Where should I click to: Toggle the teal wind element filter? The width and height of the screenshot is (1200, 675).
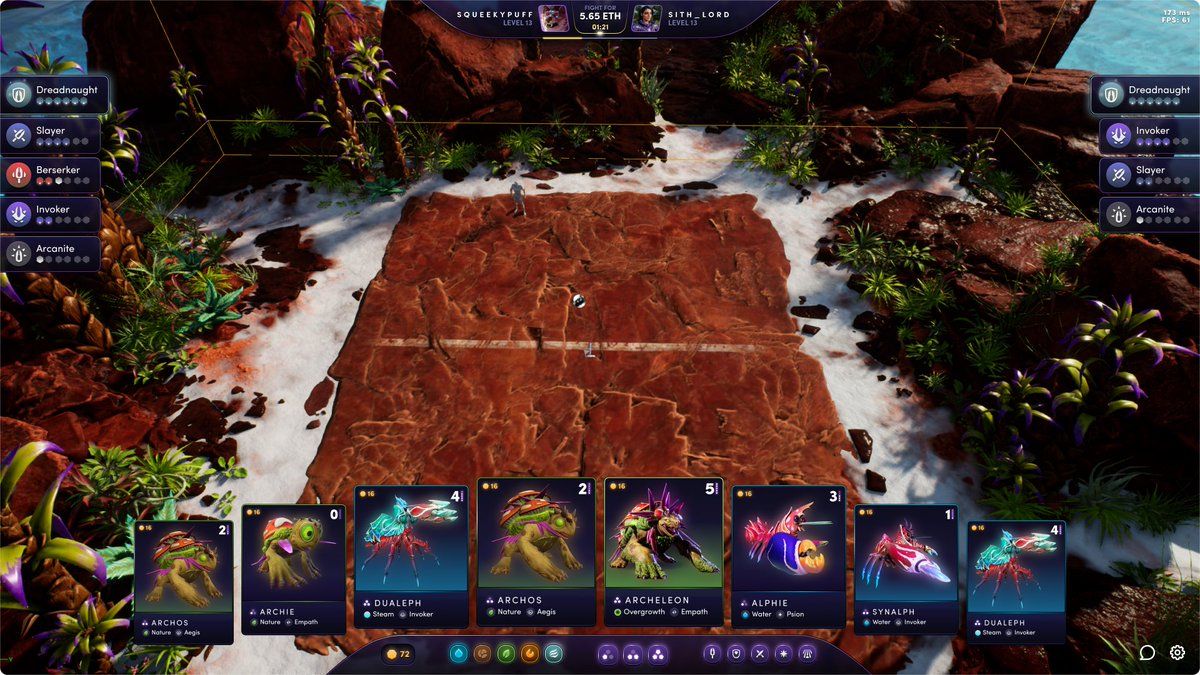click(553, 653)
